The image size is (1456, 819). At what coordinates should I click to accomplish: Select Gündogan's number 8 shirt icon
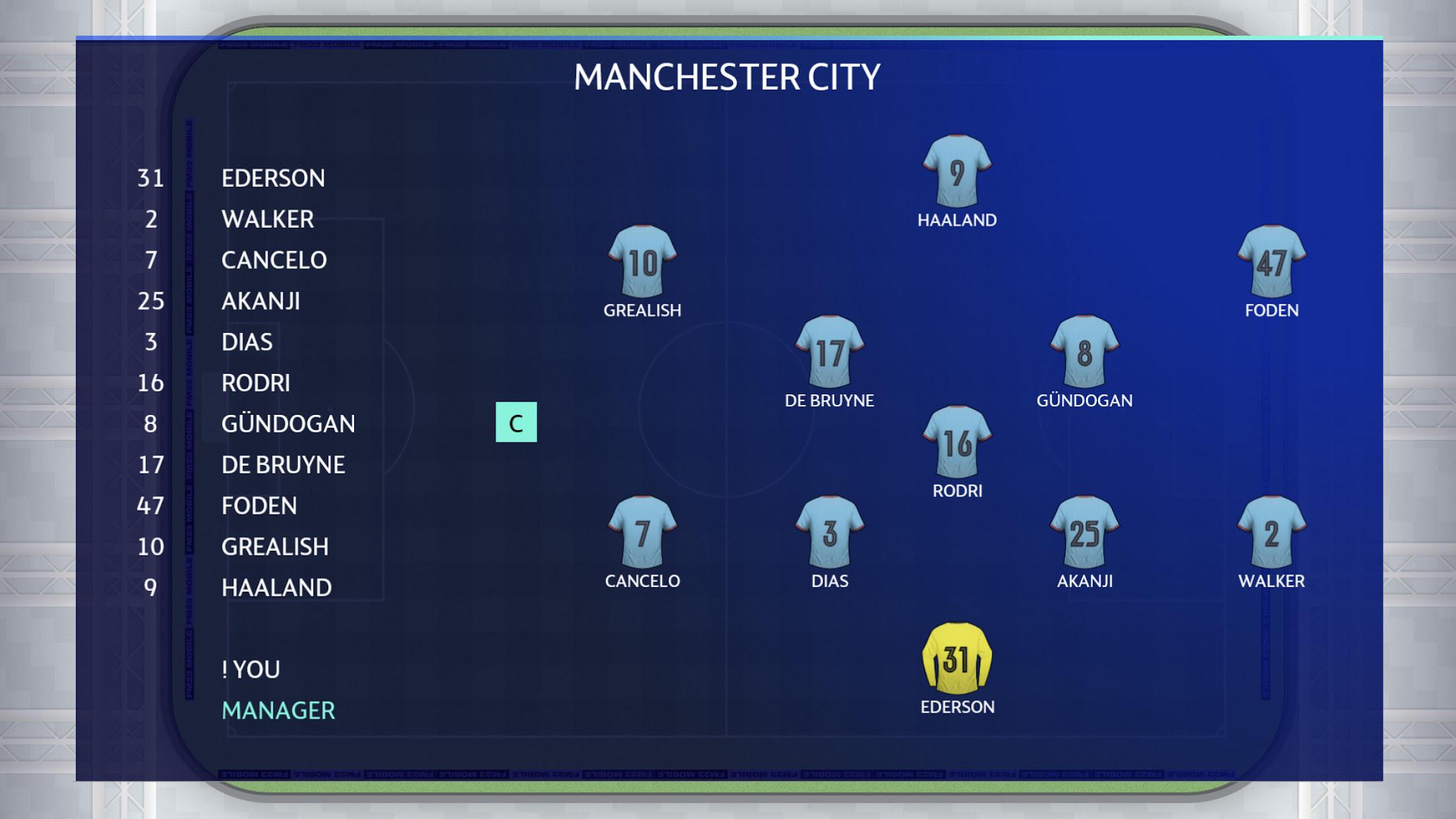(x=1084, y=352)
